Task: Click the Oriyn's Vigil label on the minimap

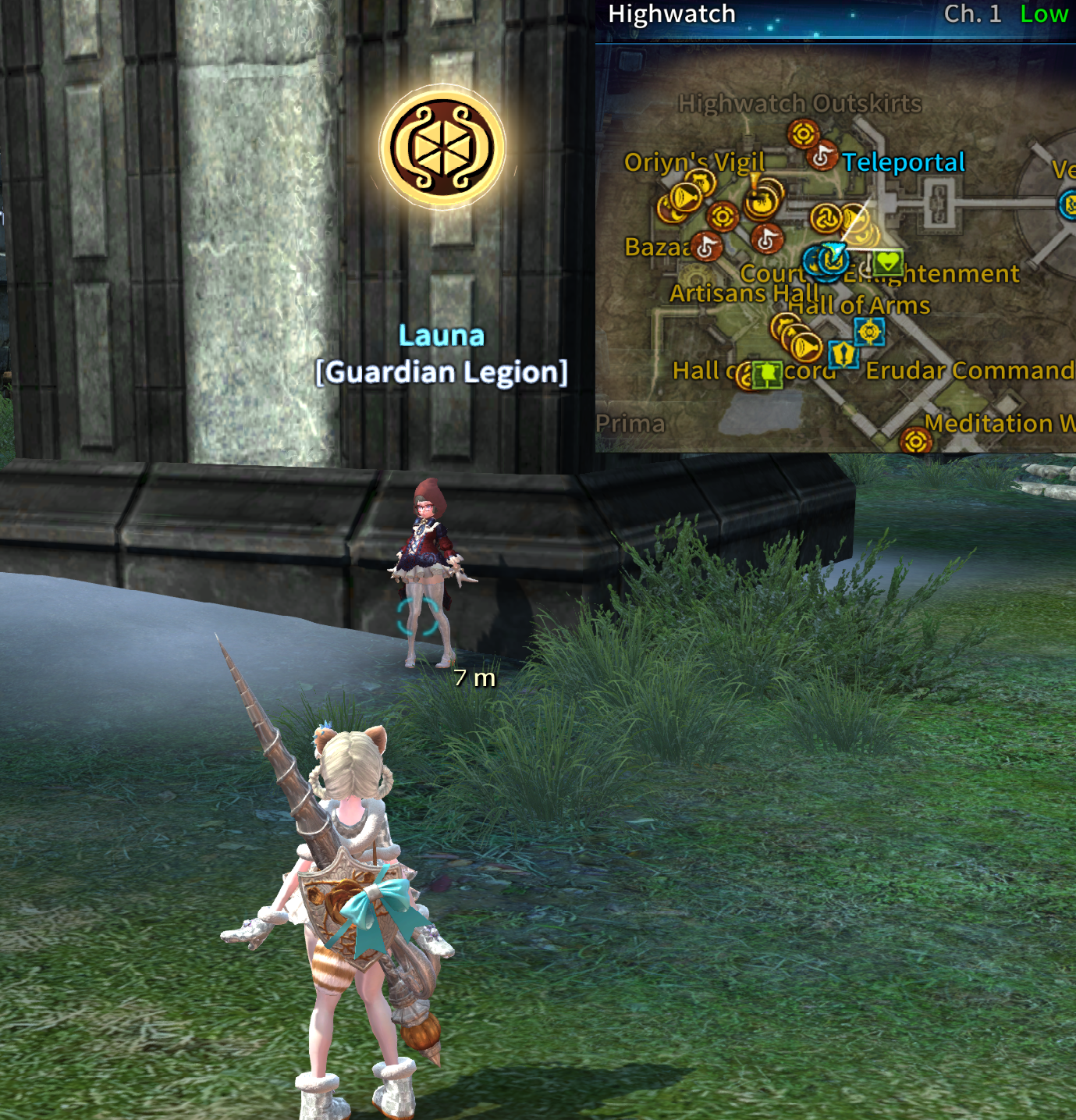Action: click(694, 162)
